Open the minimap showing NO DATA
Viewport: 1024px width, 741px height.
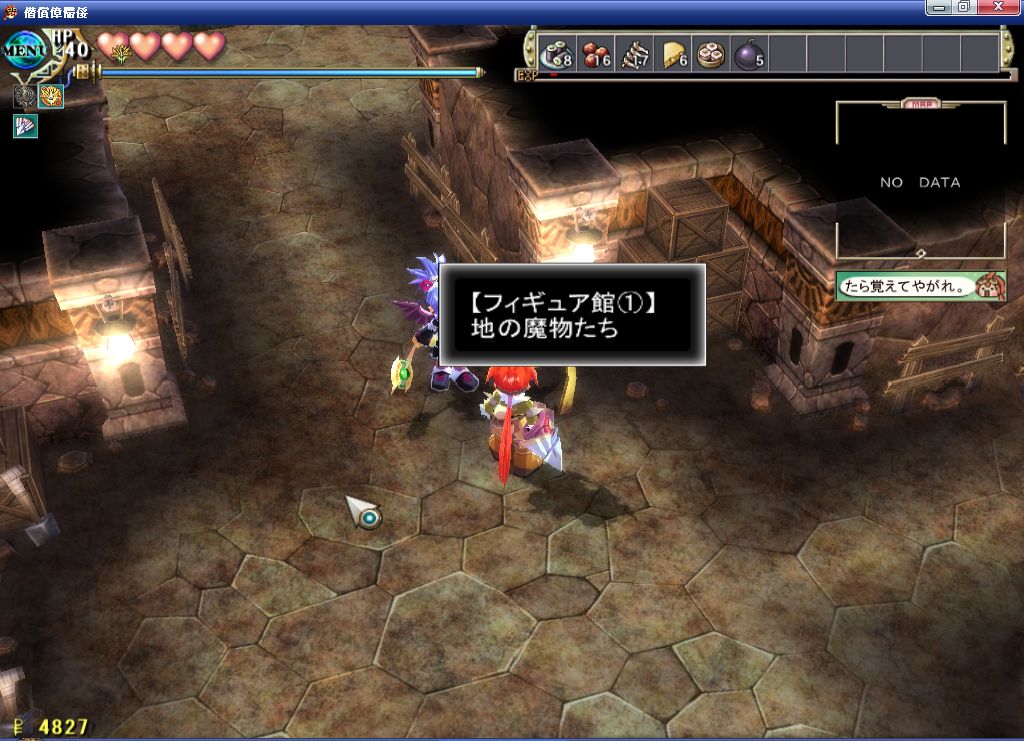tap(920, 182)
